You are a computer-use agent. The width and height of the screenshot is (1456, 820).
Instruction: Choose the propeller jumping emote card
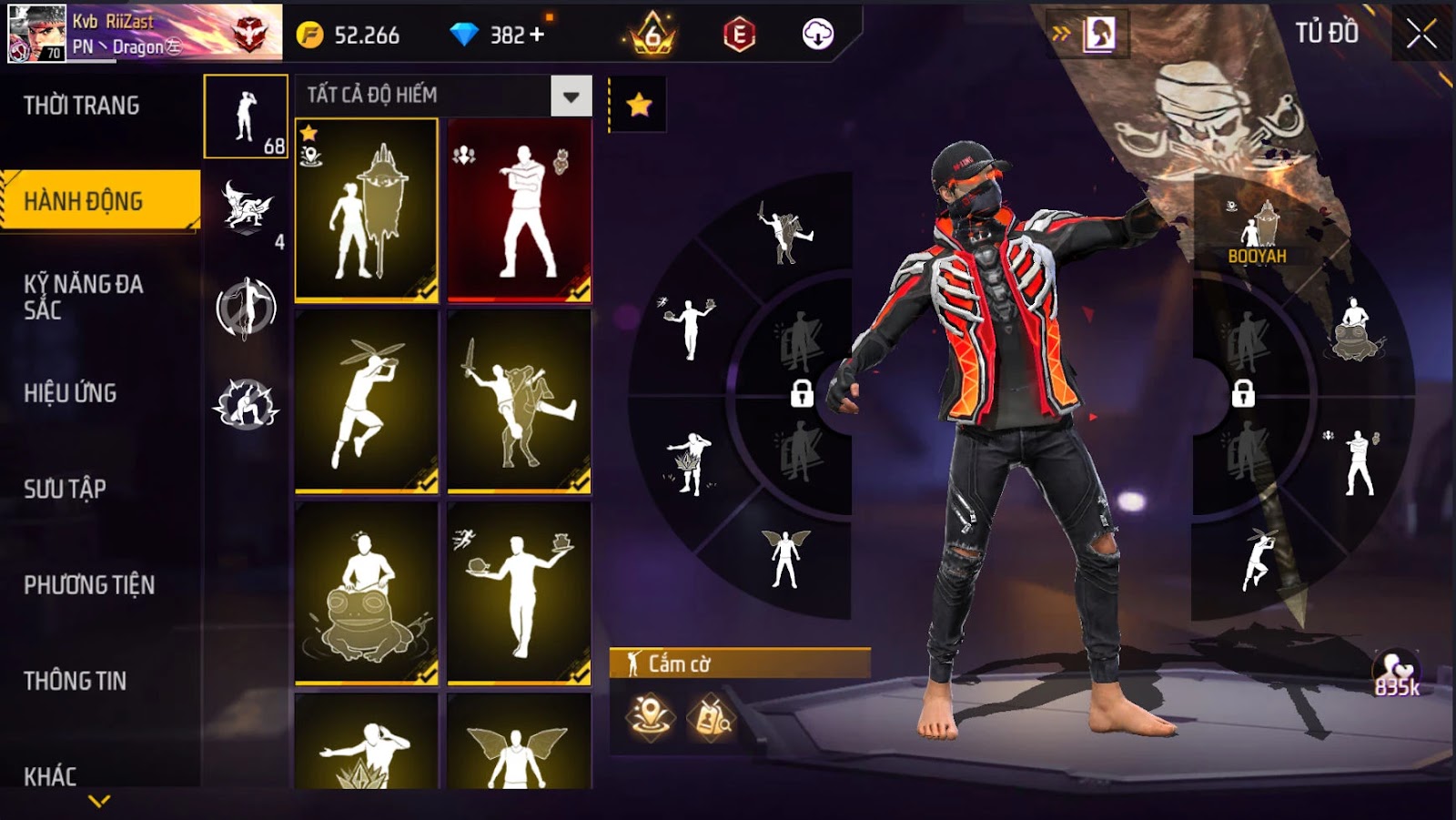tap(366, 401)
